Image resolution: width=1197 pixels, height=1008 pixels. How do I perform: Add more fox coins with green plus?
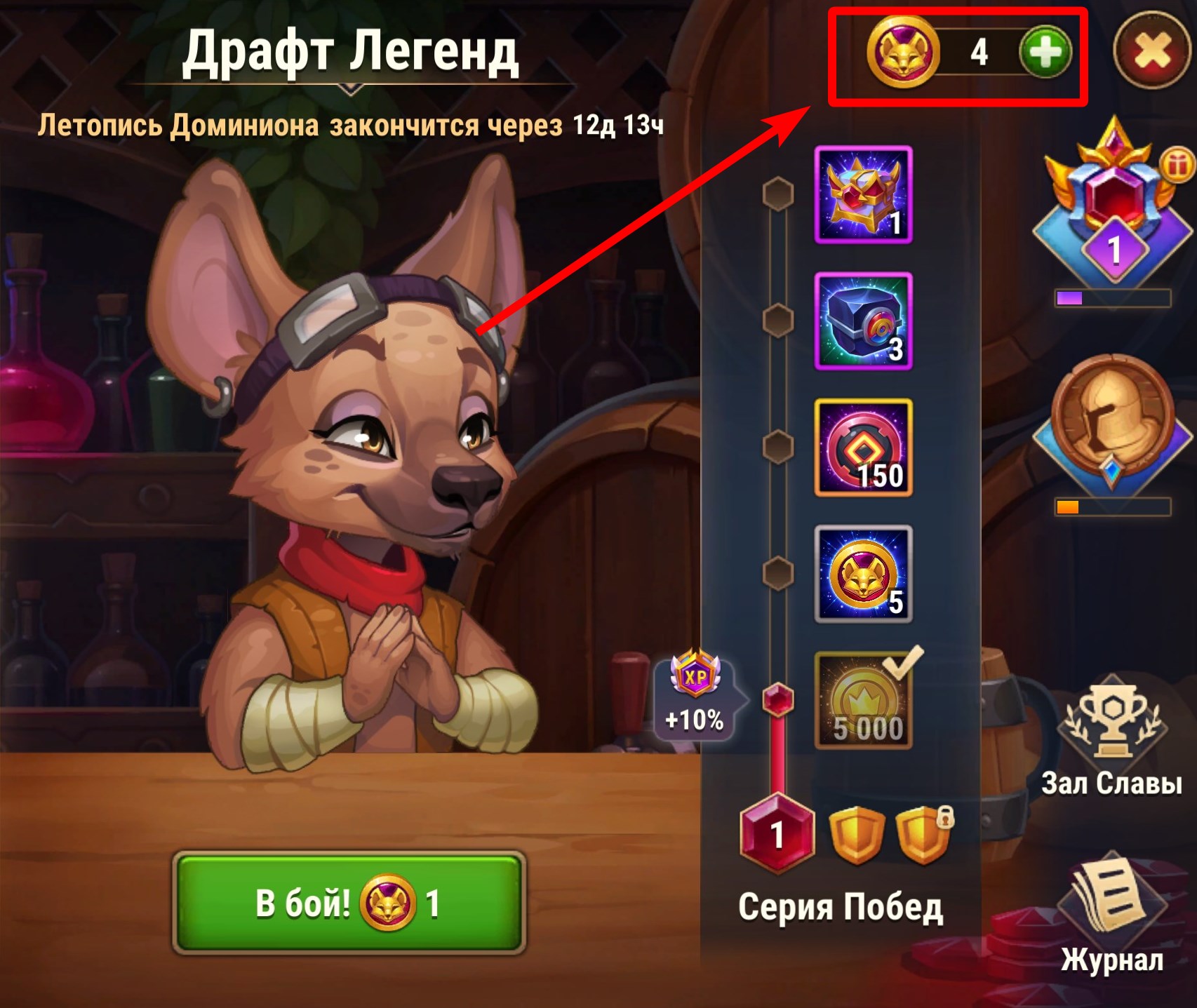click(1045, 53)
